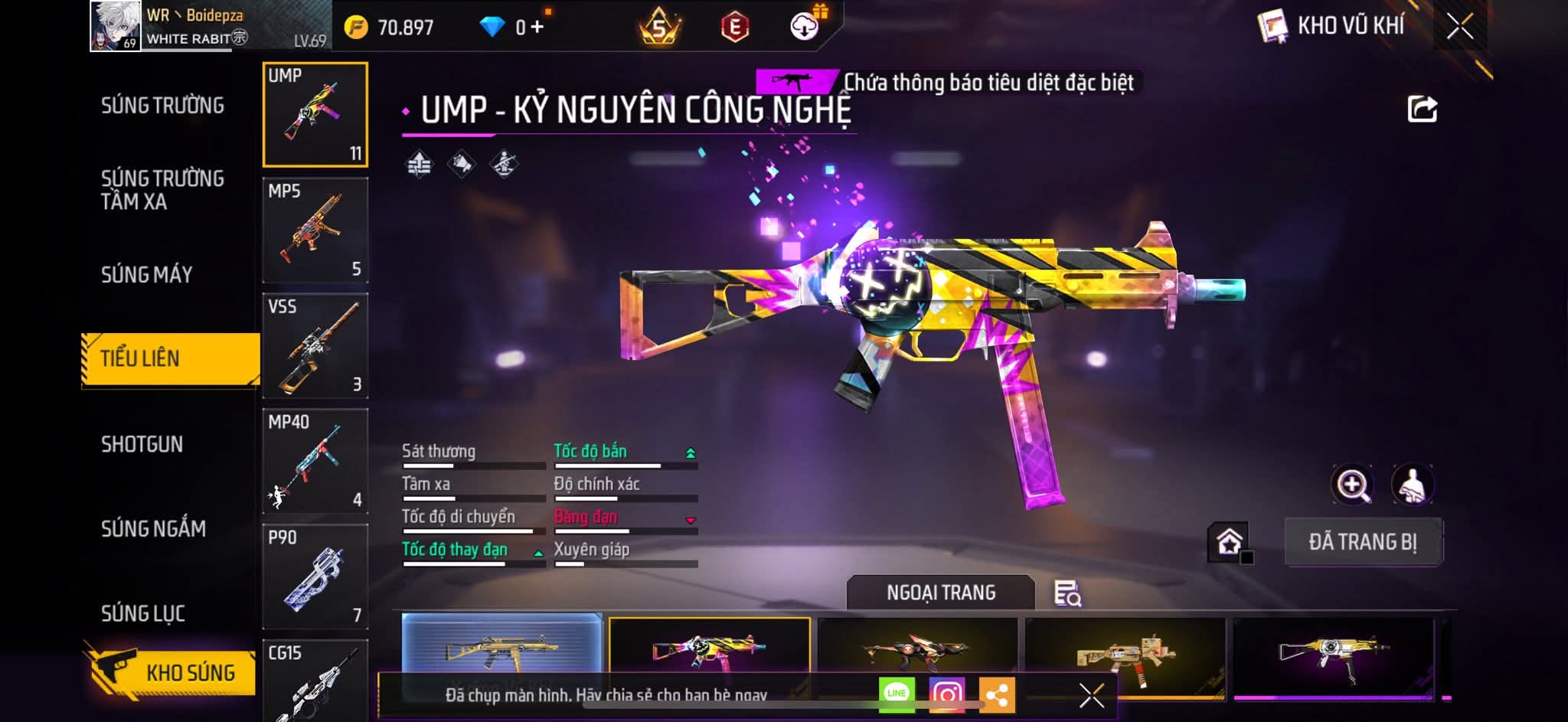Select the default yellow UMP skin thumbnail

(x=501, y=651)
